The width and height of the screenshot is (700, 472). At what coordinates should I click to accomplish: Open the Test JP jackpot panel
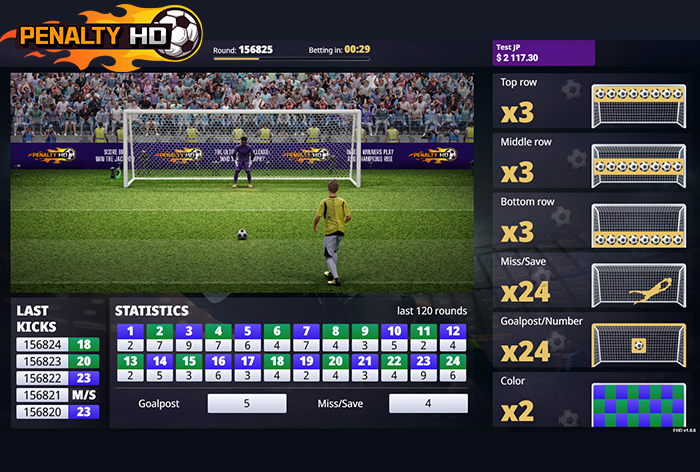pos(544,53)
